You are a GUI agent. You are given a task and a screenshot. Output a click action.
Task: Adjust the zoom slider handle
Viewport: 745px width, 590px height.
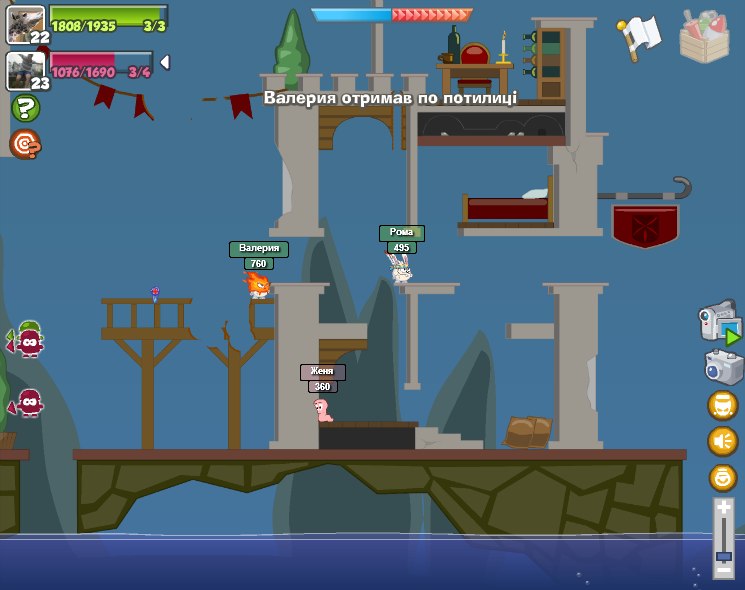coord(723,555)
